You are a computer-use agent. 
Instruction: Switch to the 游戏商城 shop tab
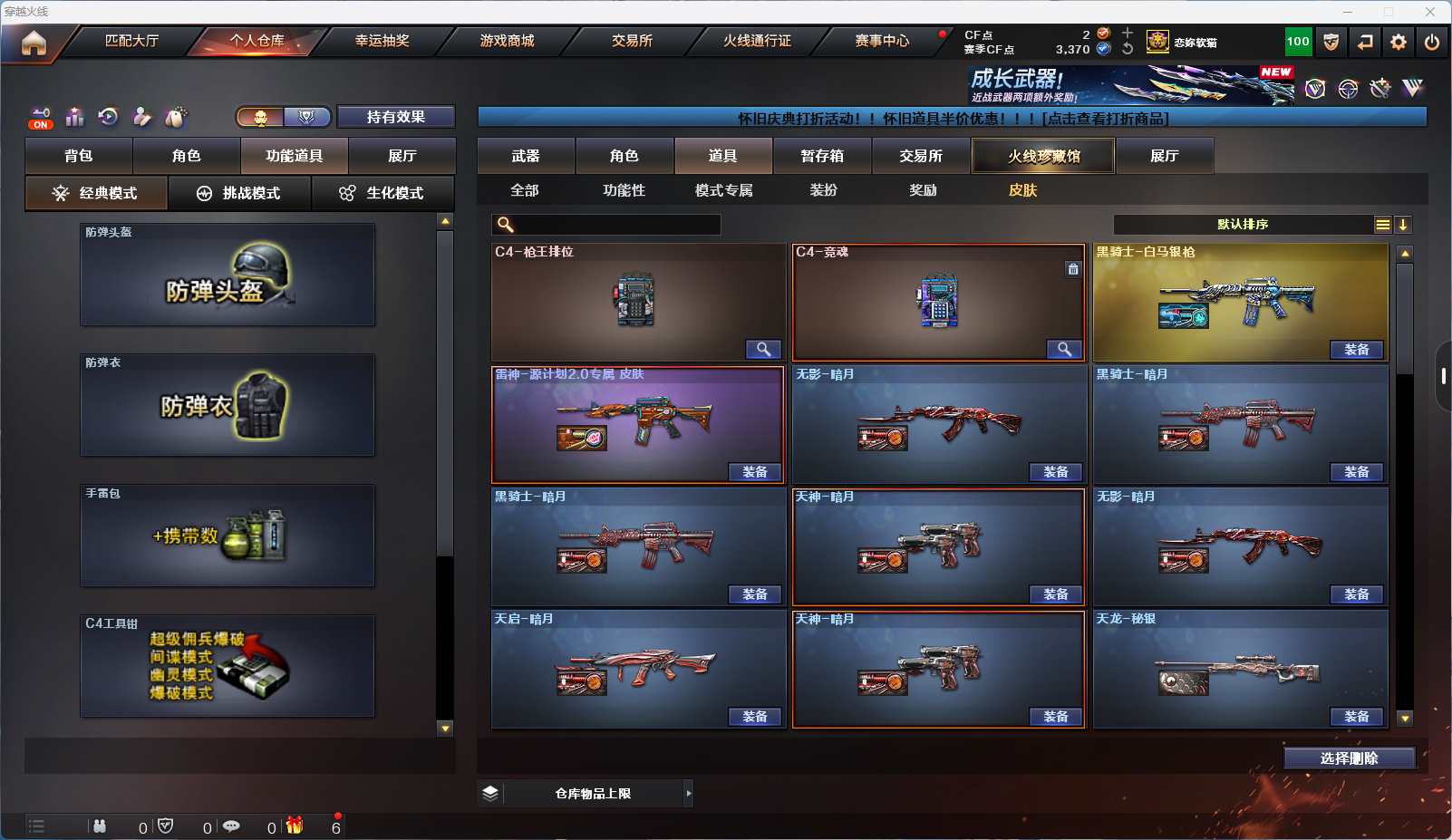pyautogui.click(x=507, y=41)
